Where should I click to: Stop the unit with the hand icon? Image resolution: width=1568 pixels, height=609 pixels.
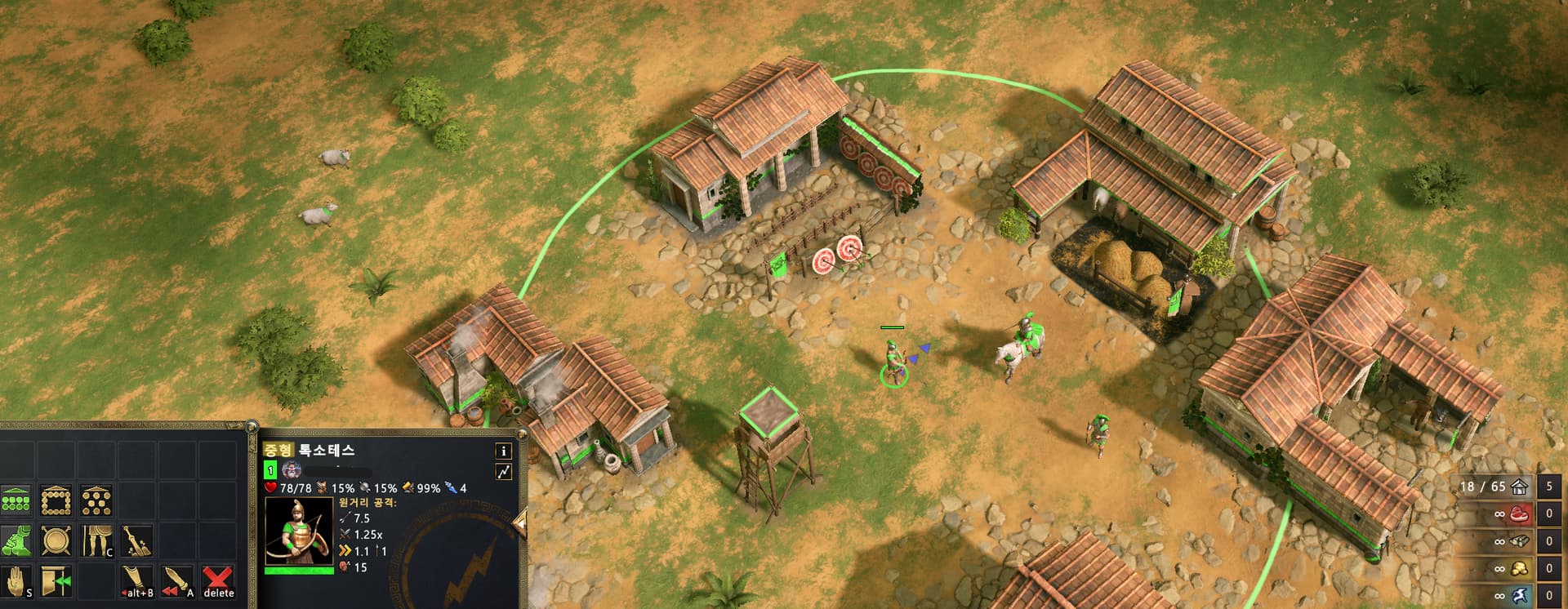coord(16,580)
